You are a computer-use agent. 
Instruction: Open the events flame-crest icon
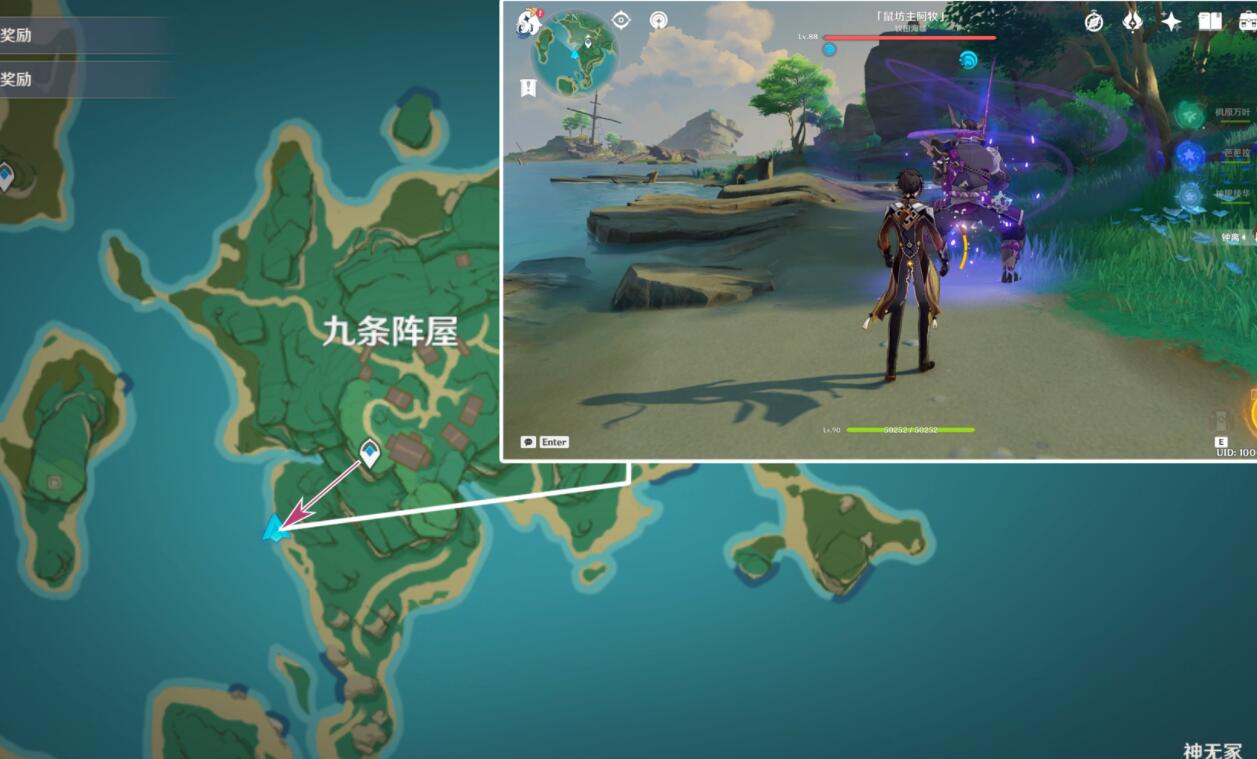click(1132, 21)
